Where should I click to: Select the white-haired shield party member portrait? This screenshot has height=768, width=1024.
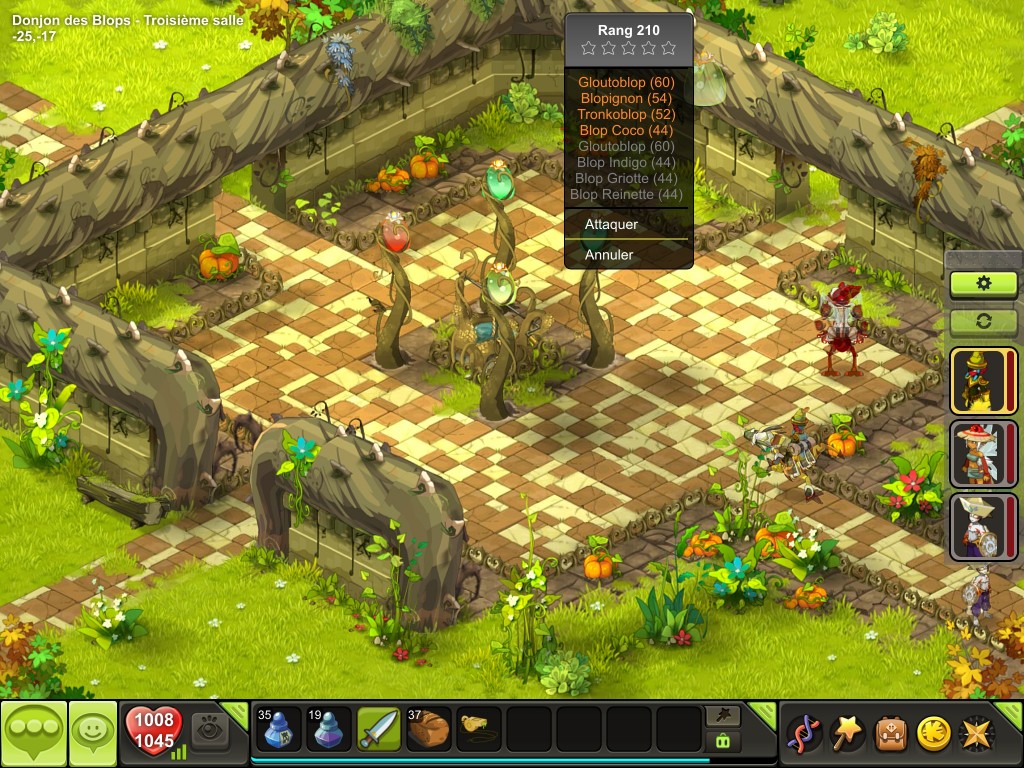coord(977,525)
